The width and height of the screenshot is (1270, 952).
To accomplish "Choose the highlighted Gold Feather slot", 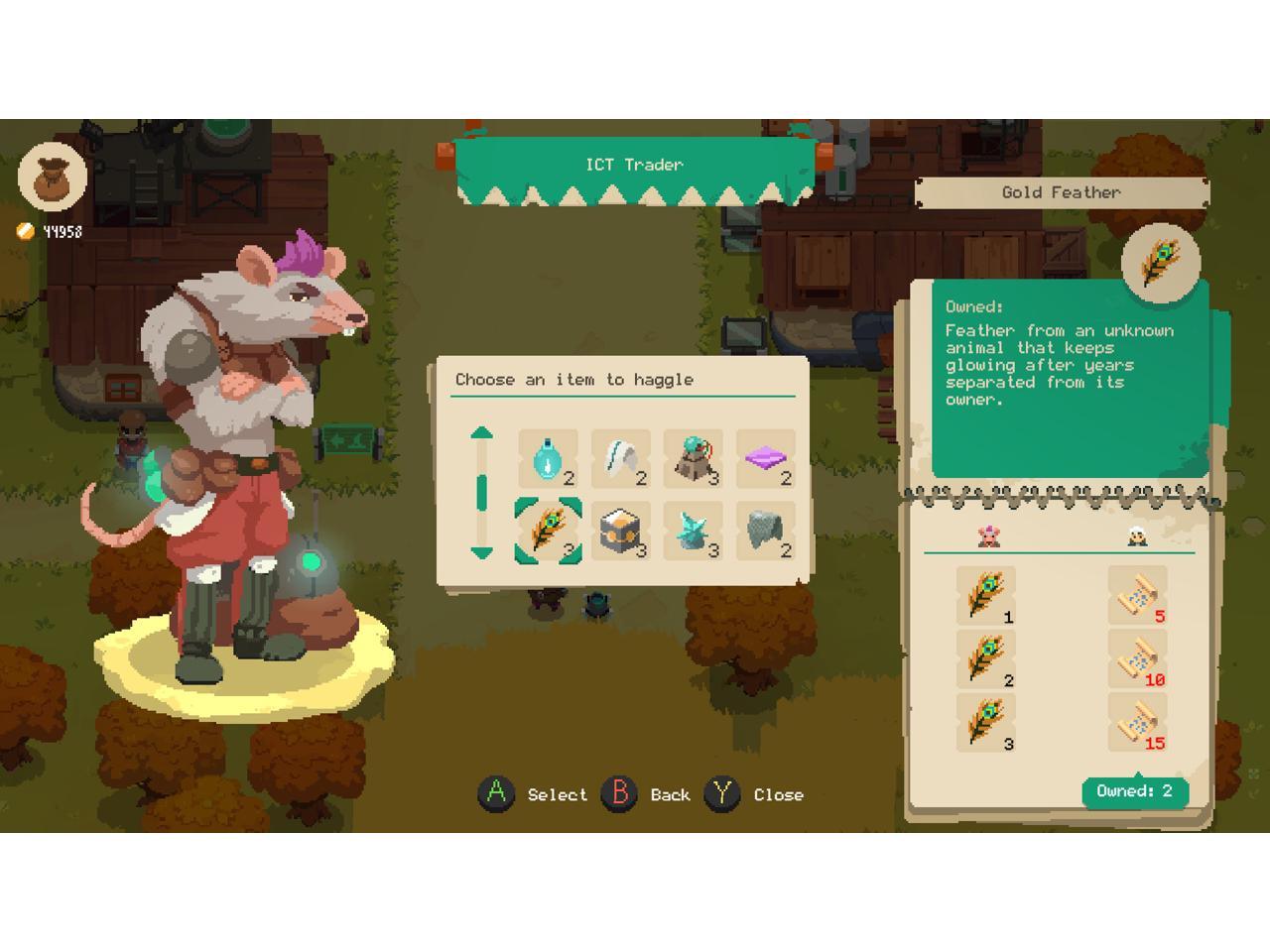I will pyautogui.click(x=548, y=532).
